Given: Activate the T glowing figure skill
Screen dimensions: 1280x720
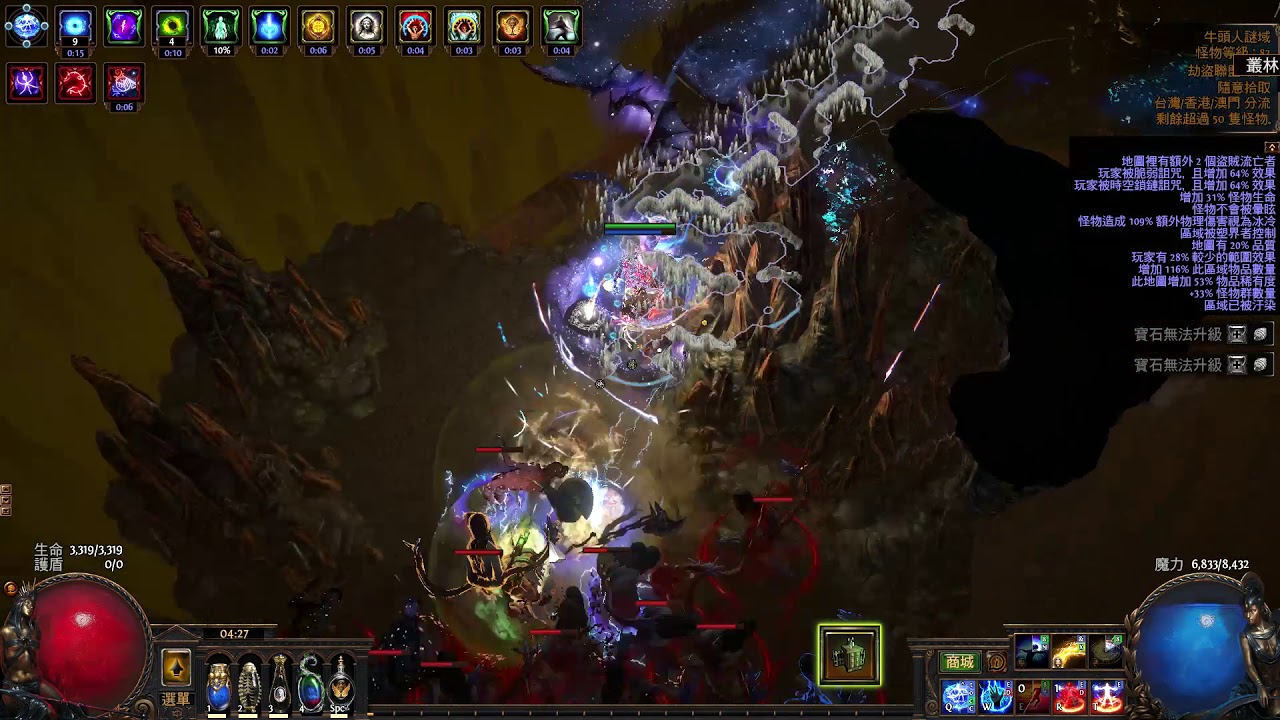Looking at the screenshot, I should [x=1107, y=696].
